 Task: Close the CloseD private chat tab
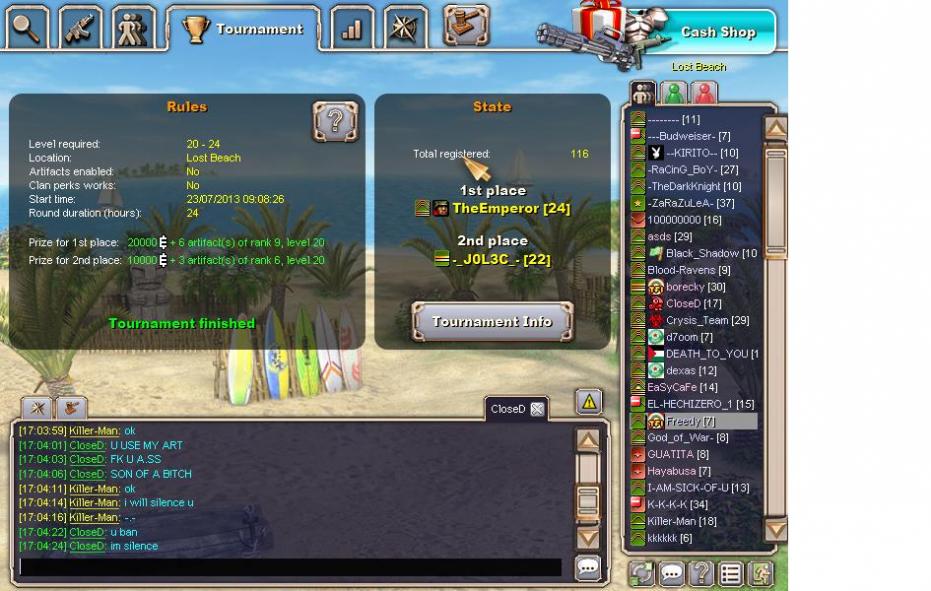[x=537, y=409]
